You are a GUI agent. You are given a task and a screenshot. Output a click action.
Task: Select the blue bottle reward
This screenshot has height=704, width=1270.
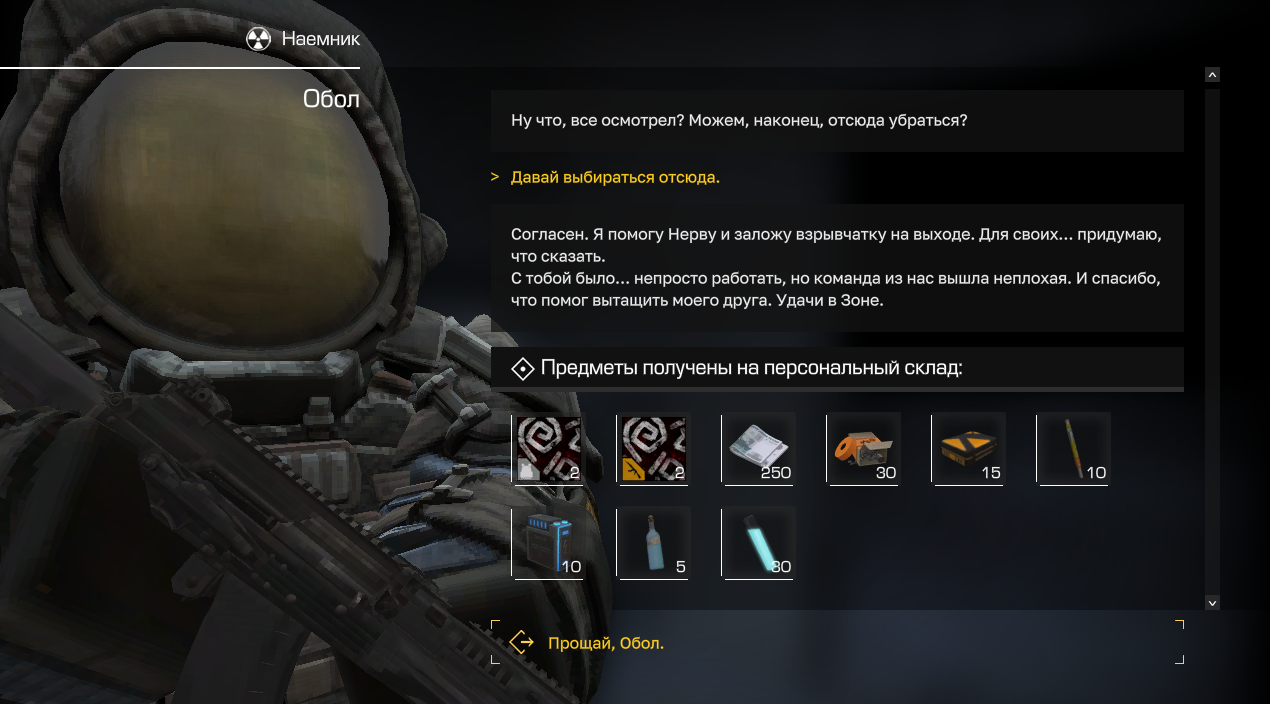[653, 542]
